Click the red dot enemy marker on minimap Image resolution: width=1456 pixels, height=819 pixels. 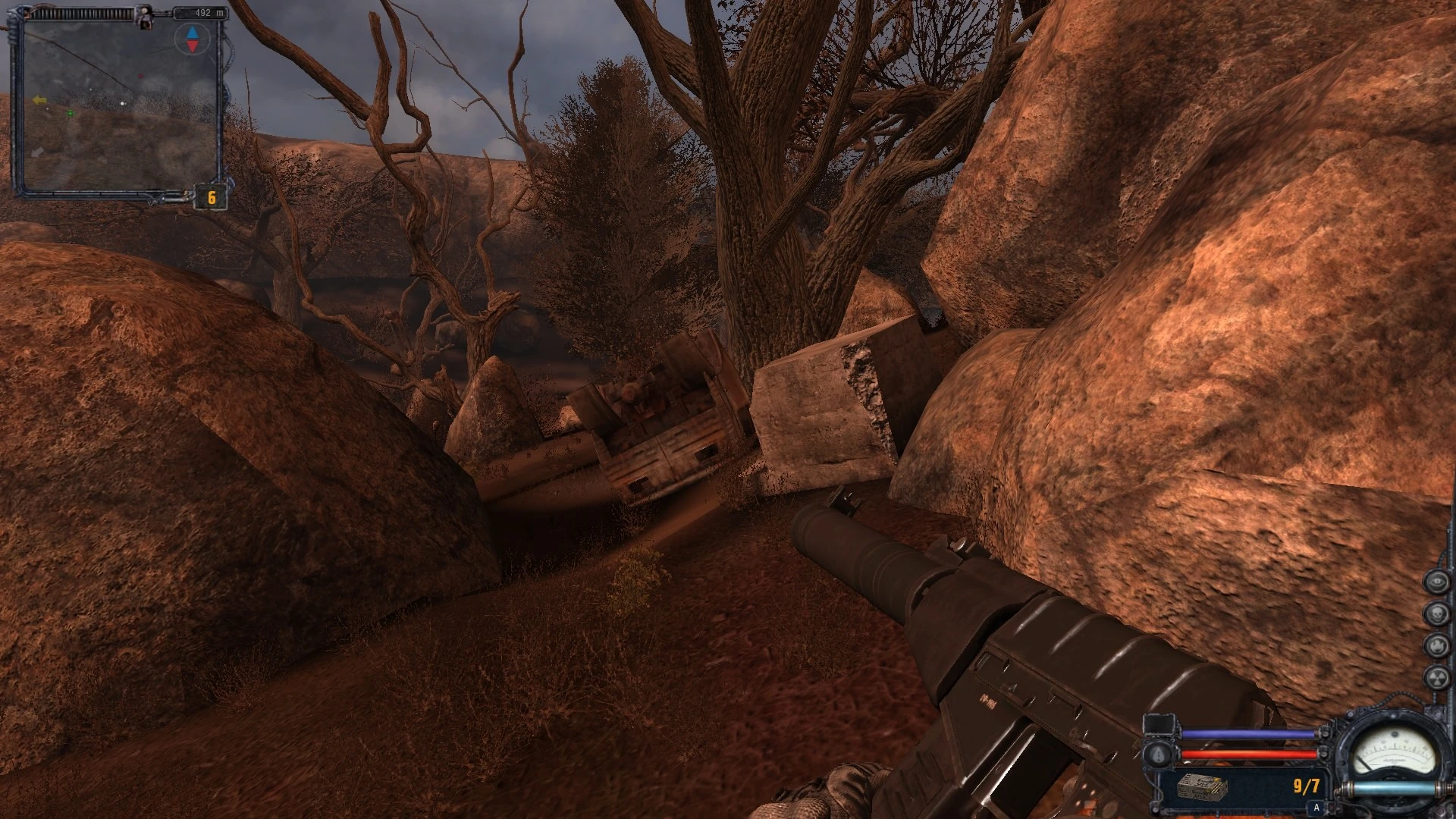141,76
